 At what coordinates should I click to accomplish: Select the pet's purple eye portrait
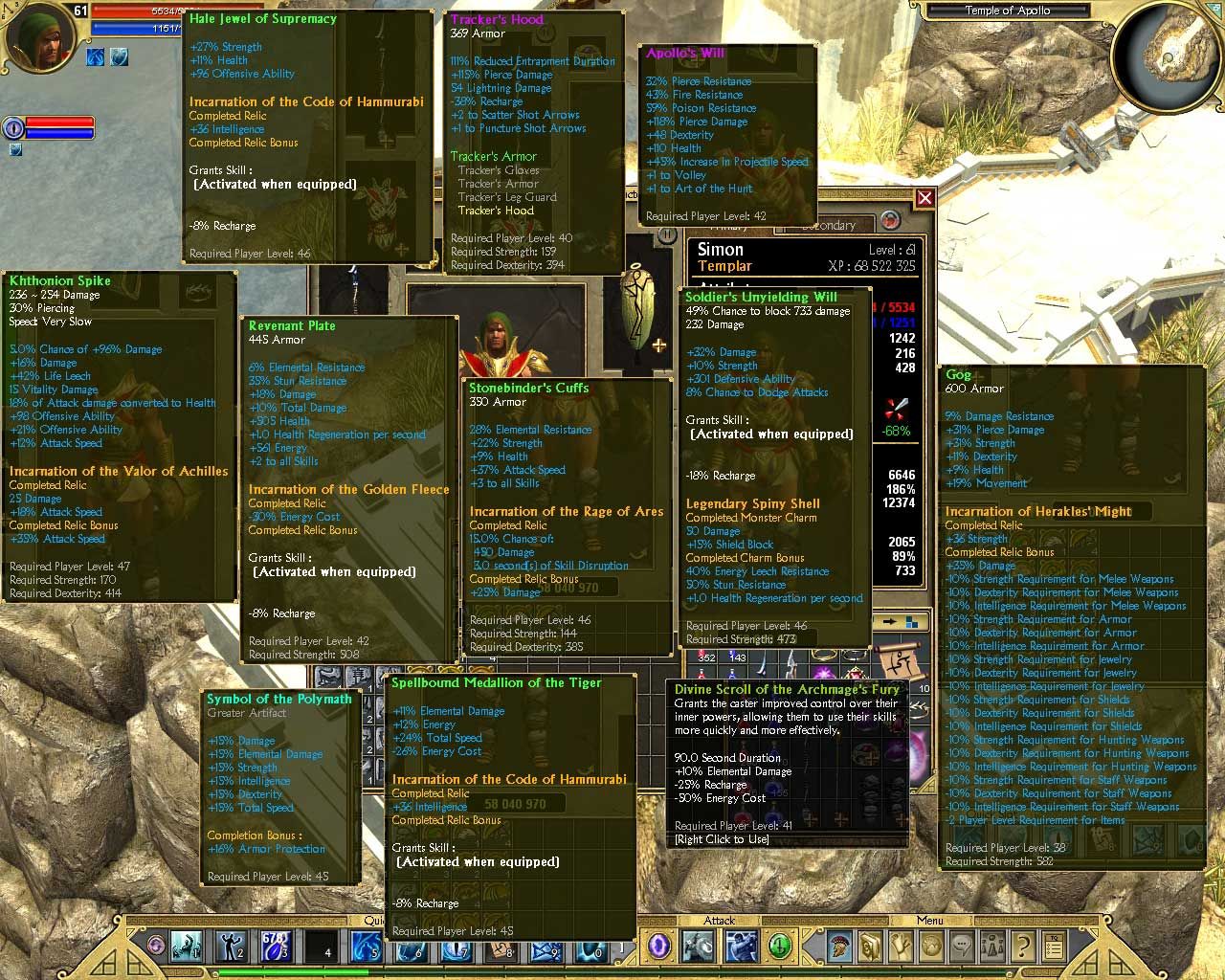(13, 127)
